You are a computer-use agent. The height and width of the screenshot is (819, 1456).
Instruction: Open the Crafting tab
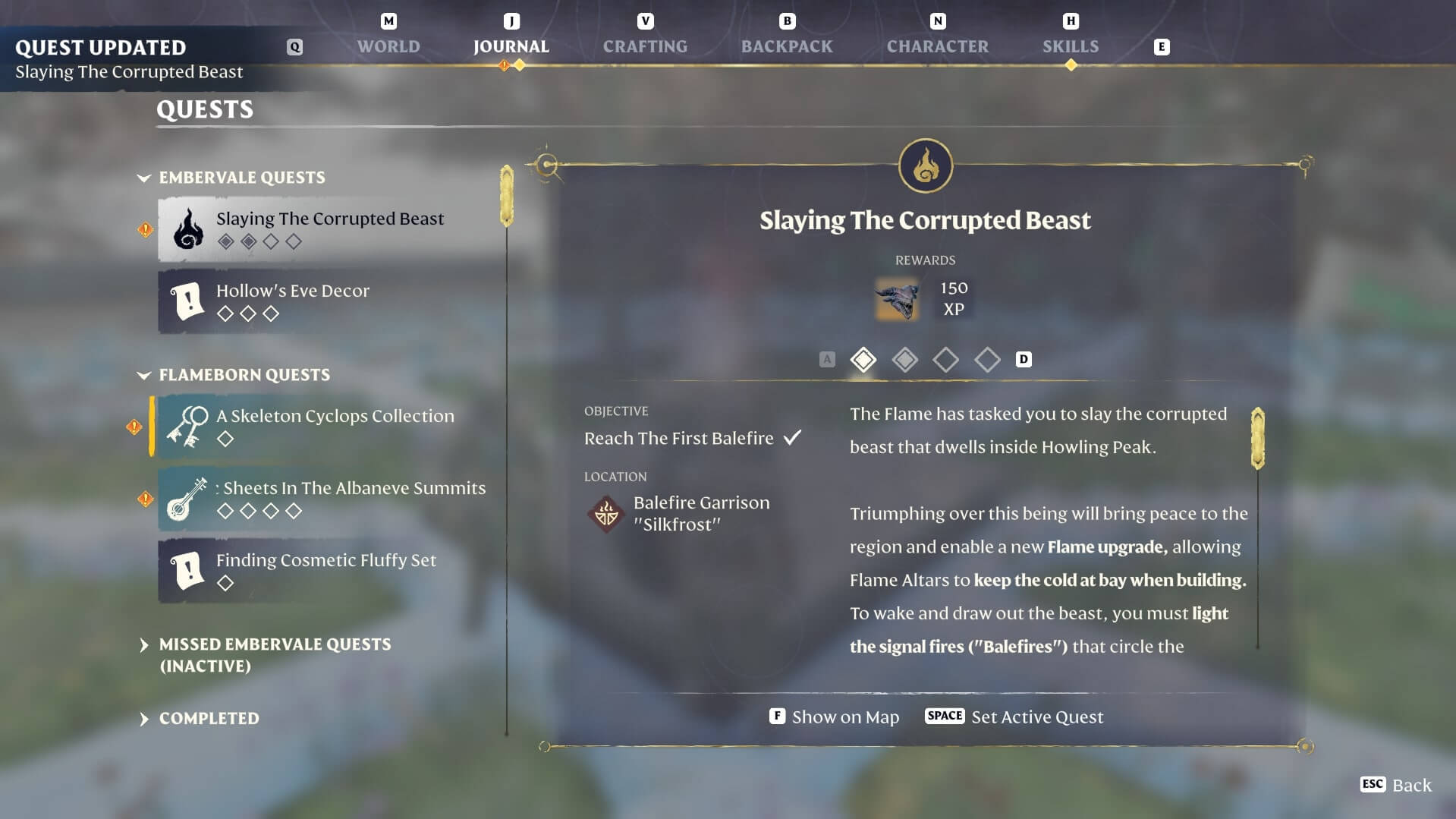click(x=645, y=46)
